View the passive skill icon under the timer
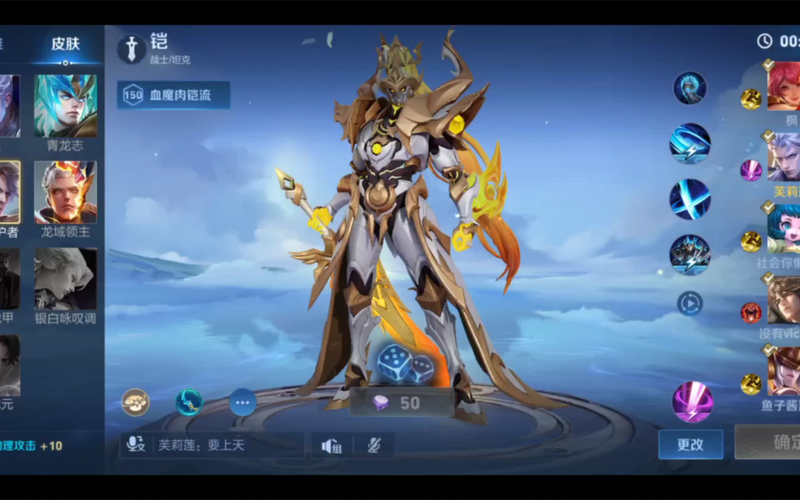Viewport: 800px width, 500px height. click(x=690, y=88)
